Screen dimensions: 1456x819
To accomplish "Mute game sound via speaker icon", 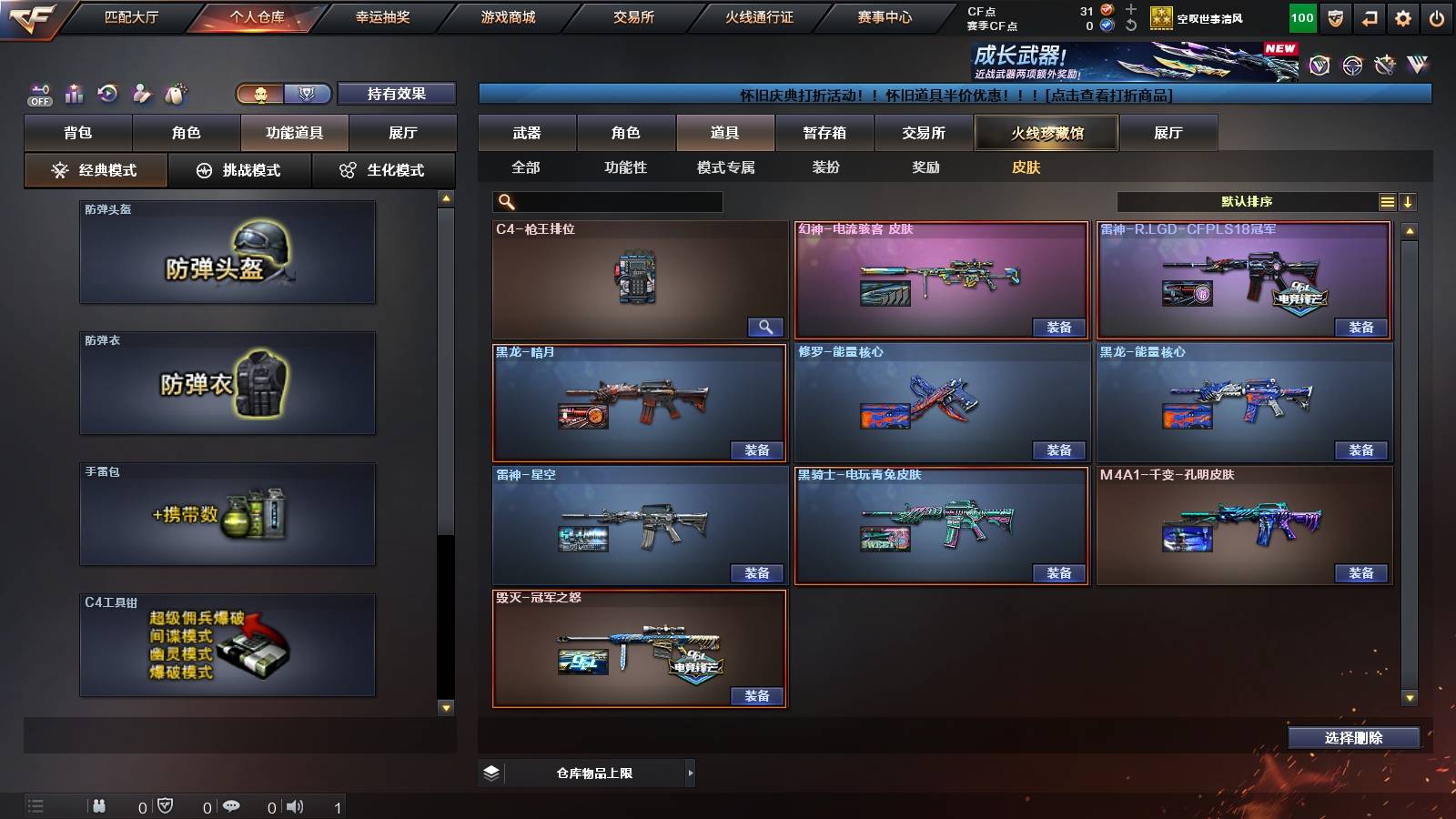I will click(295, 806).
